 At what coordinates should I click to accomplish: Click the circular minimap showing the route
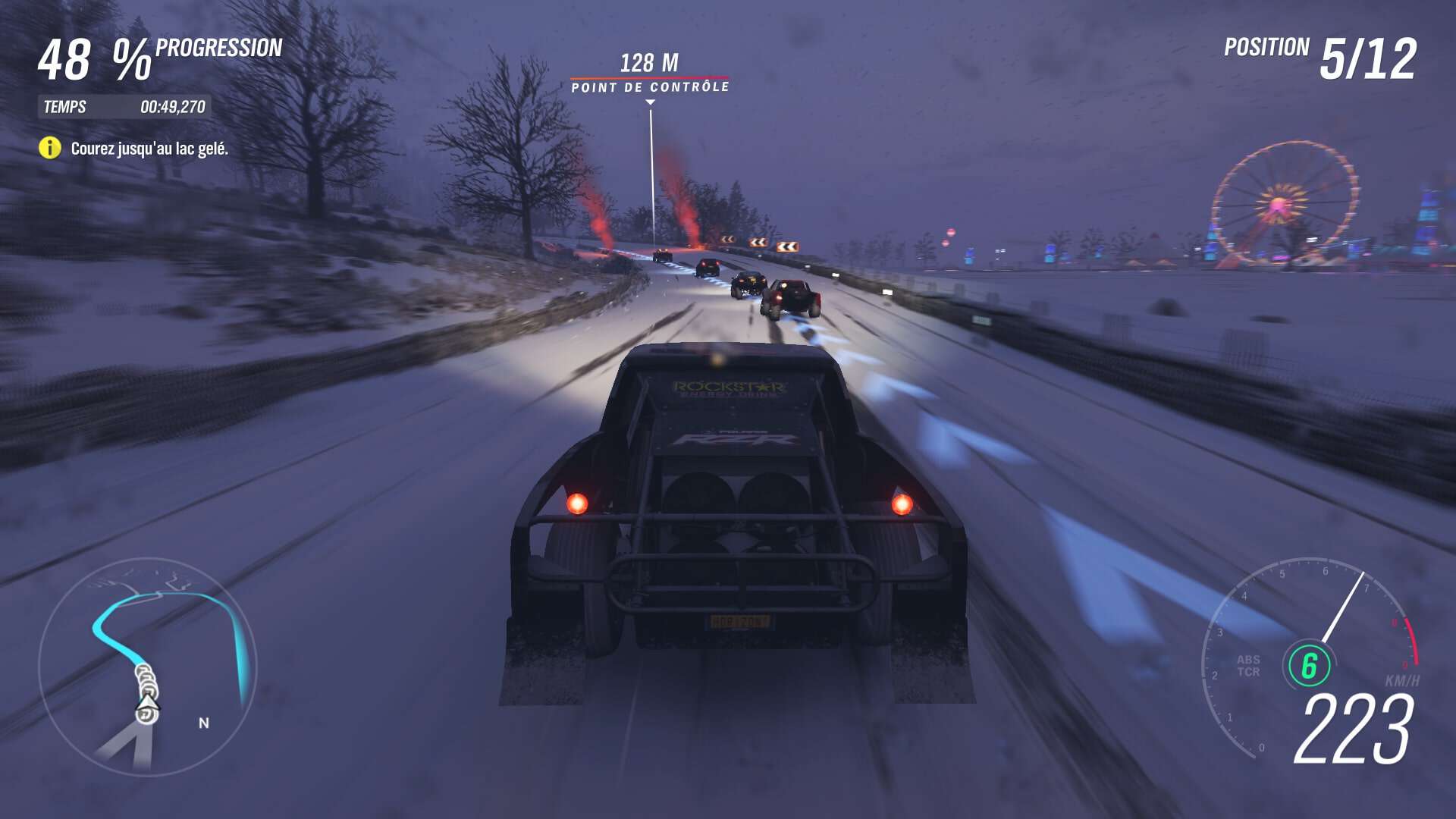coord(148,667)
